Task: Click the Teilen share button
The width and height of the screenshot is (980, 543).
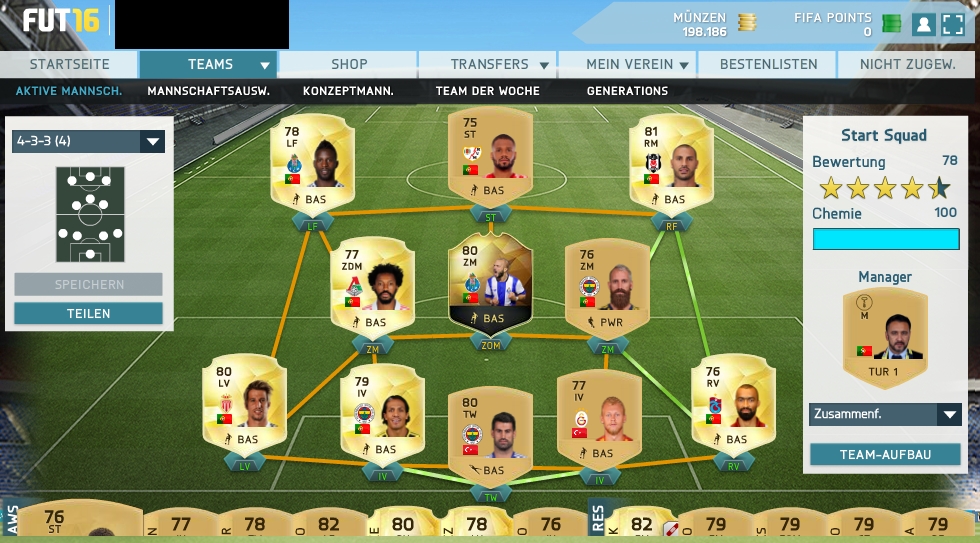Action: click(88, 313)
